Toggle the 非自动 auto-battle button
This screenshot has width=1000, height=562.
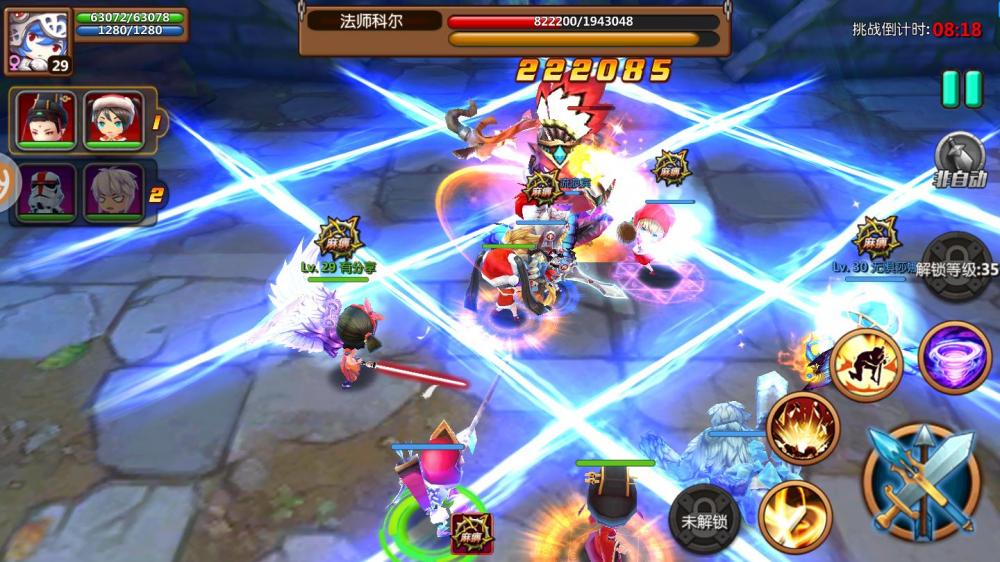pos(961,160)
